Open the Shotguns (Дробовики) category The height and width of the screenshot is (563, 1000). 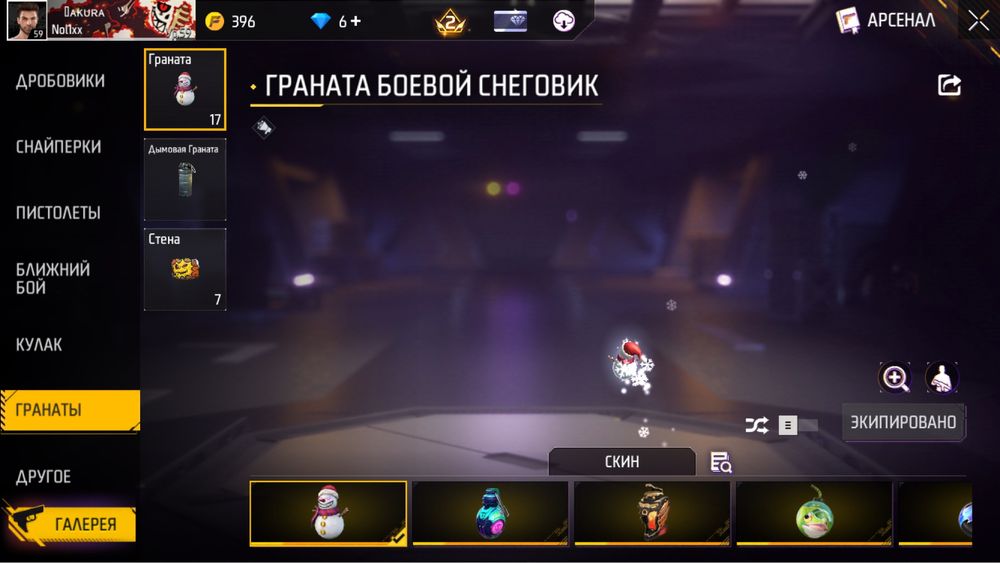tap(60, 81)
